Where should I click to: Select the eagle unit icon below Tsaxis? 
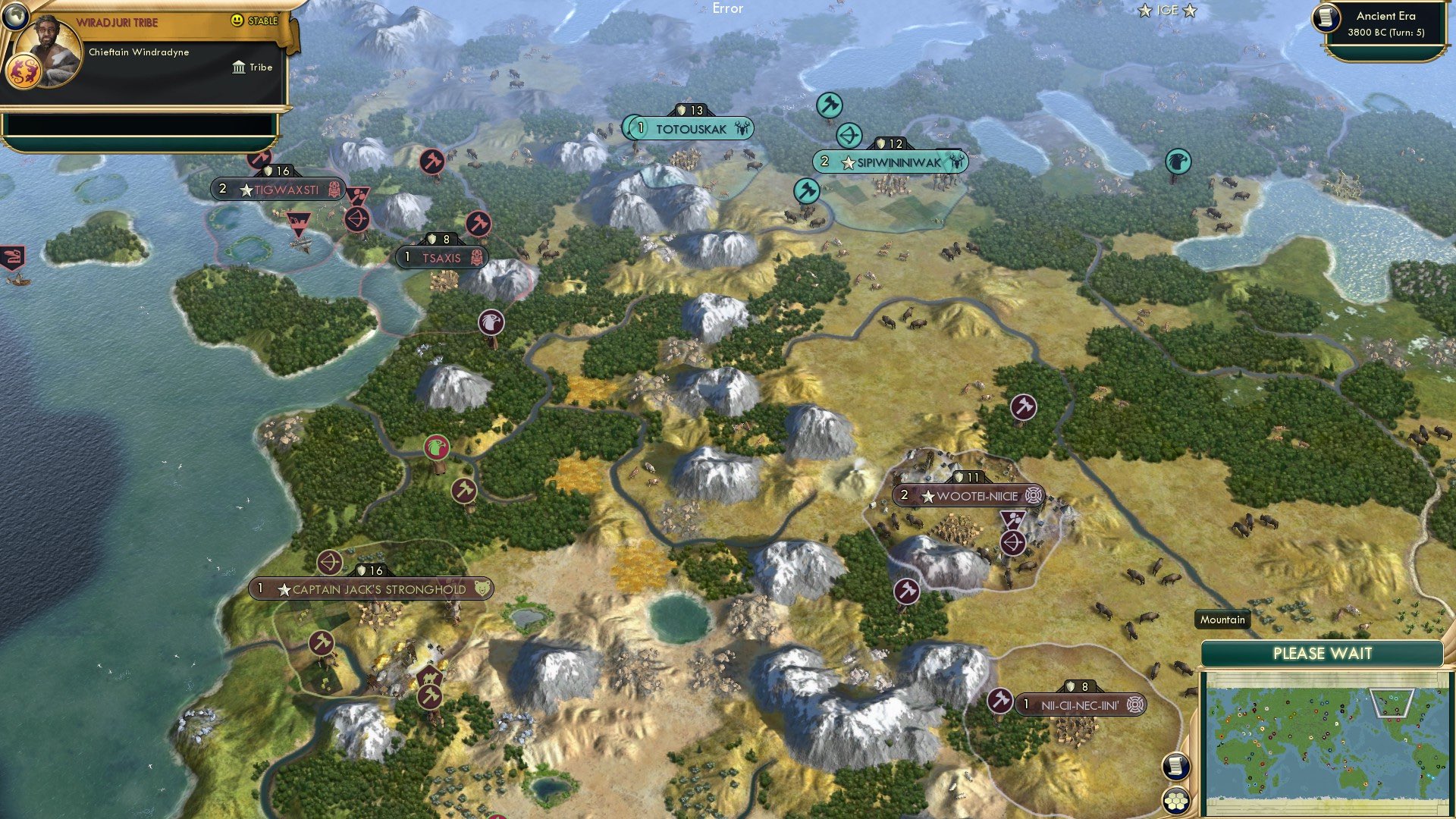pos(490,322)
